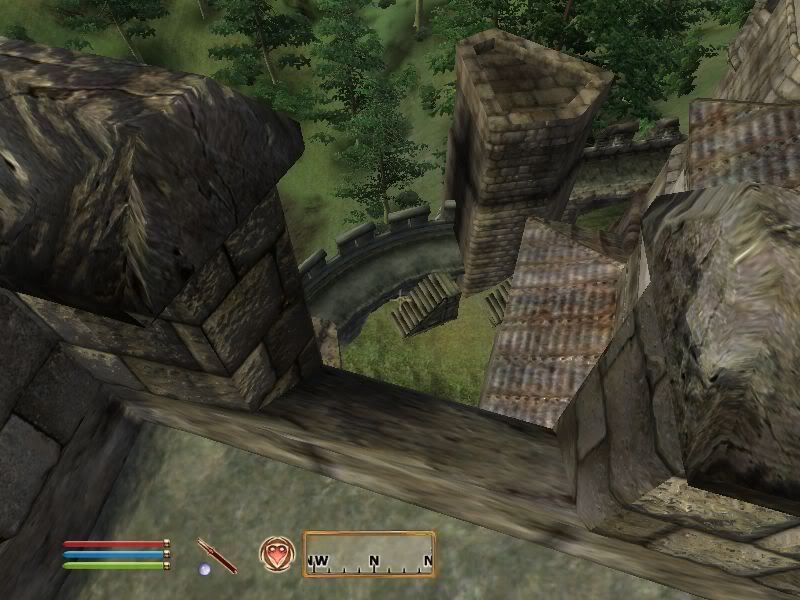
Task: Click the compass bar
Action: (369, 554)
